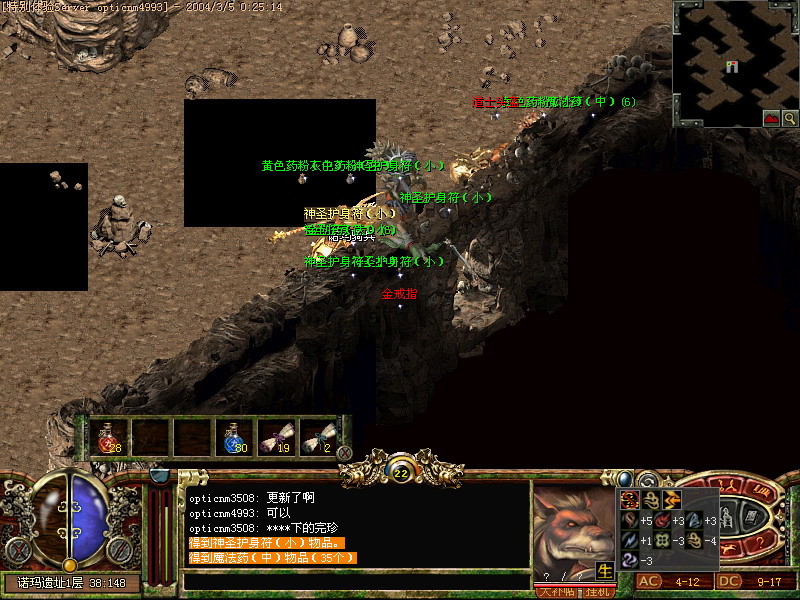Toggle the yellow 生 button on the portrait
The image size is (800, 600).
606,570
